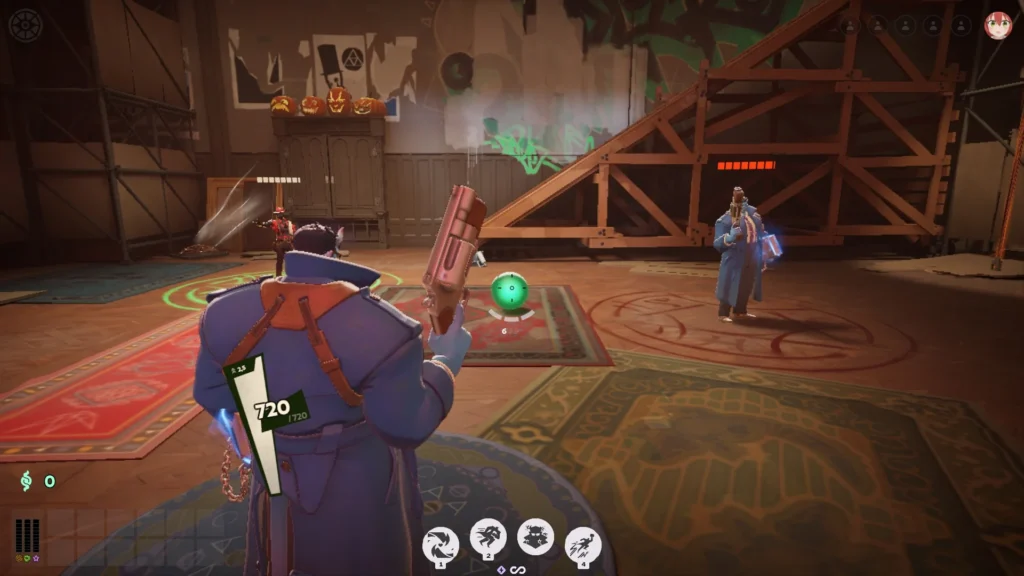Open the wheel menu icon
The height and width of the screenshot is (576, 1024).
pyautogui.click(x=25, y=25)
